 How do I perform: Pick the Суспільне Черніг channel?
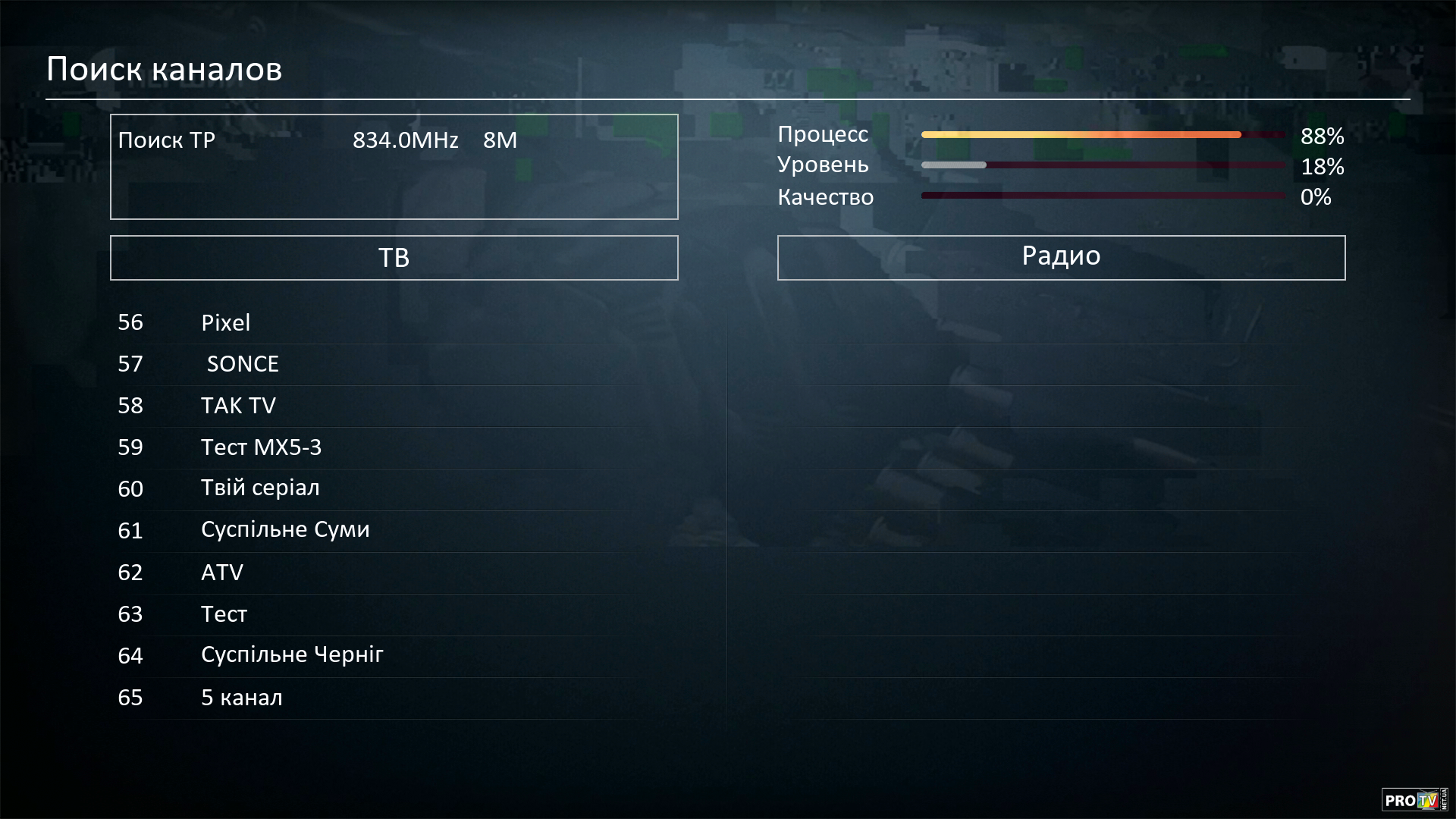click(x=292, y=655)
